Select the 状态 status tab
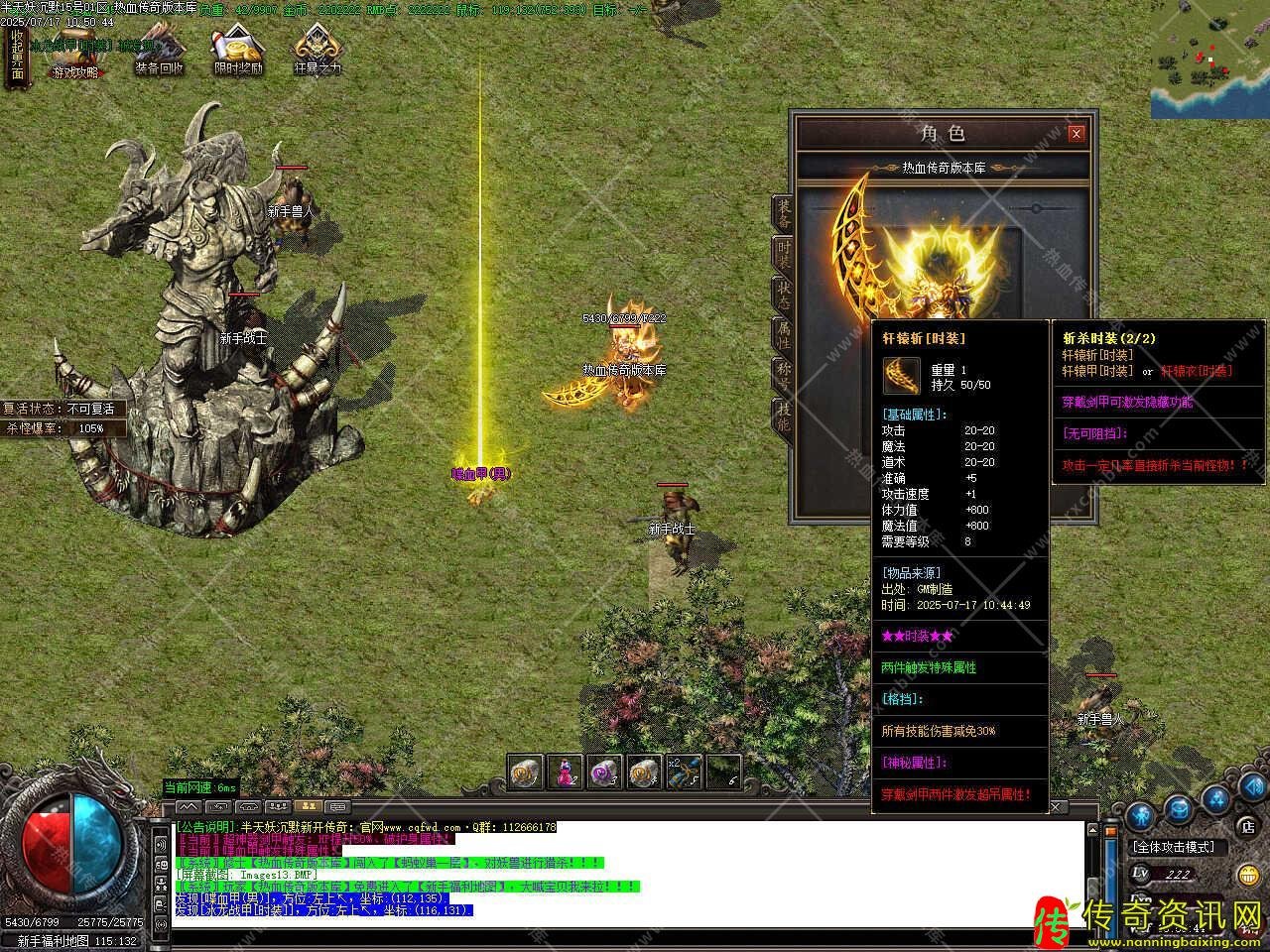 pos(784,295)
